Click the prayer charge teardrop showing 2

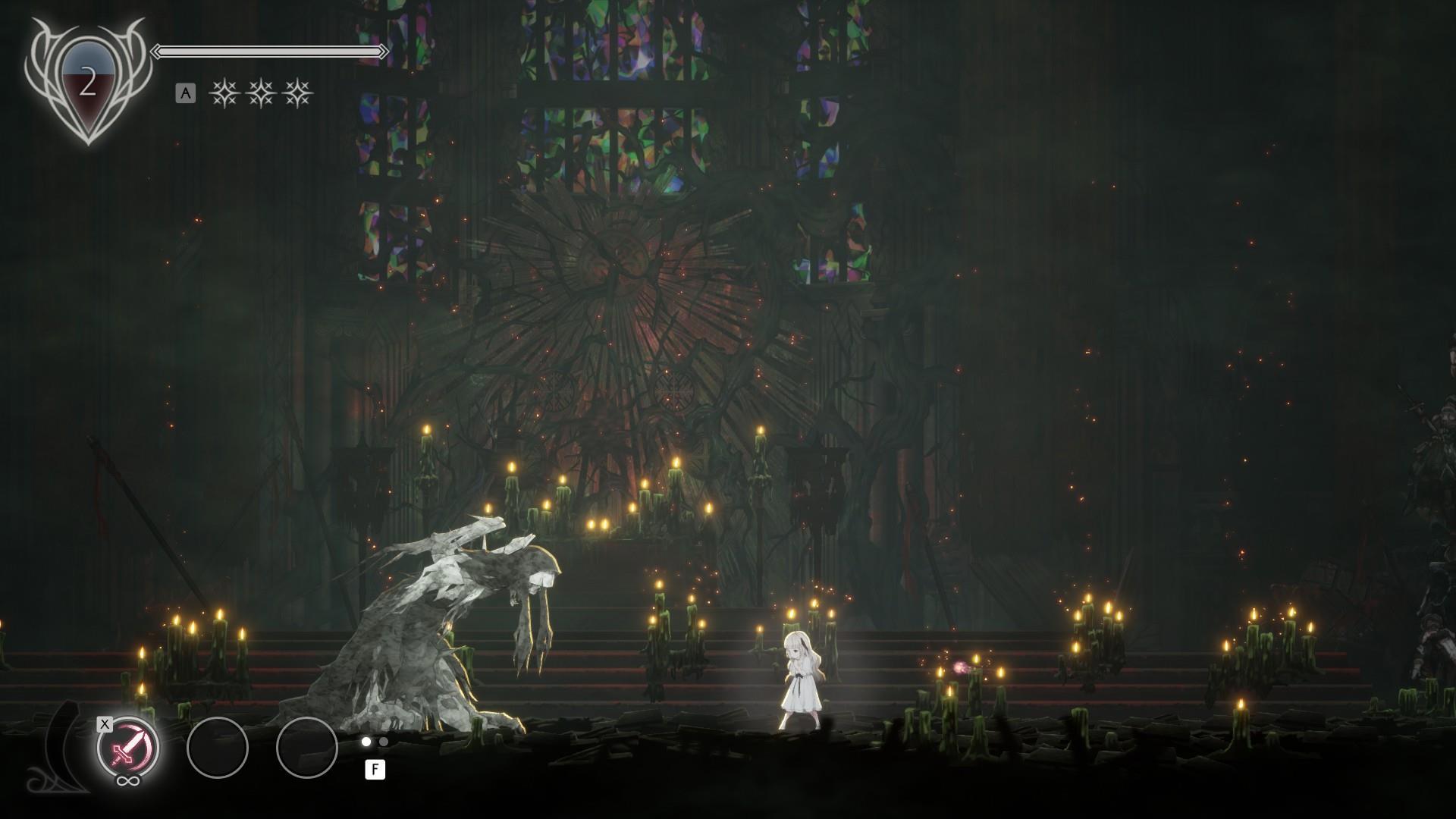point(87,86)
